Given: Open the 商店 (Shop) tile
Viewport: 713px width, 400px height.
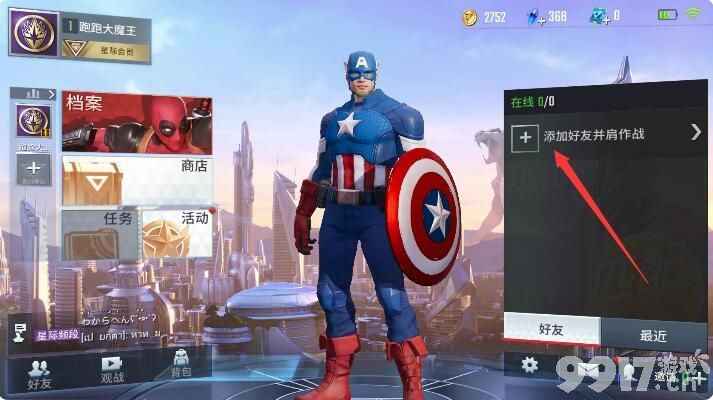Looking at the screenshot, I should point(137,180).
